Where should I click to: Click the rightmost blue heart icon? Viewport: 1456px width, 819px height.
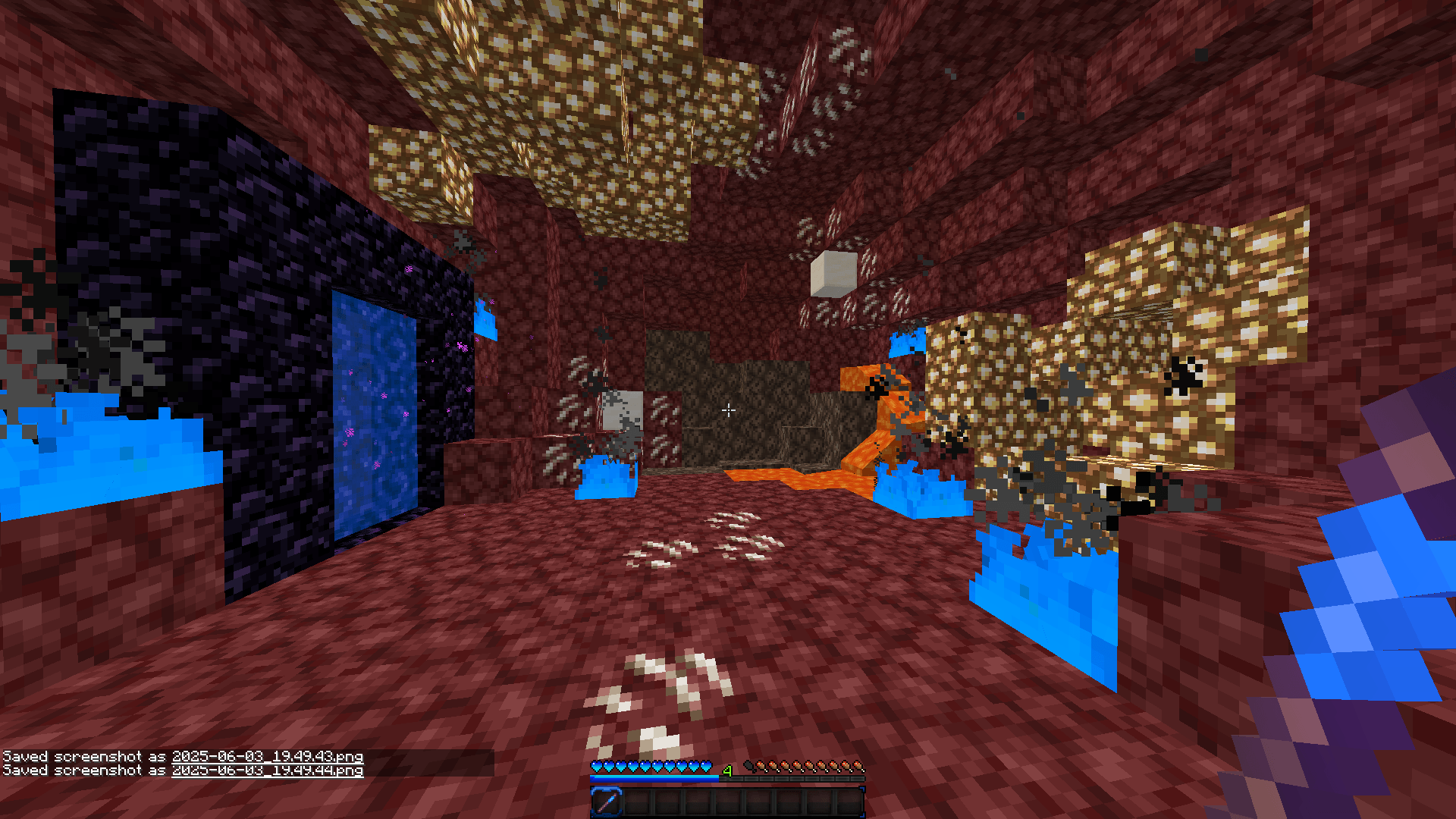(707, 764)
